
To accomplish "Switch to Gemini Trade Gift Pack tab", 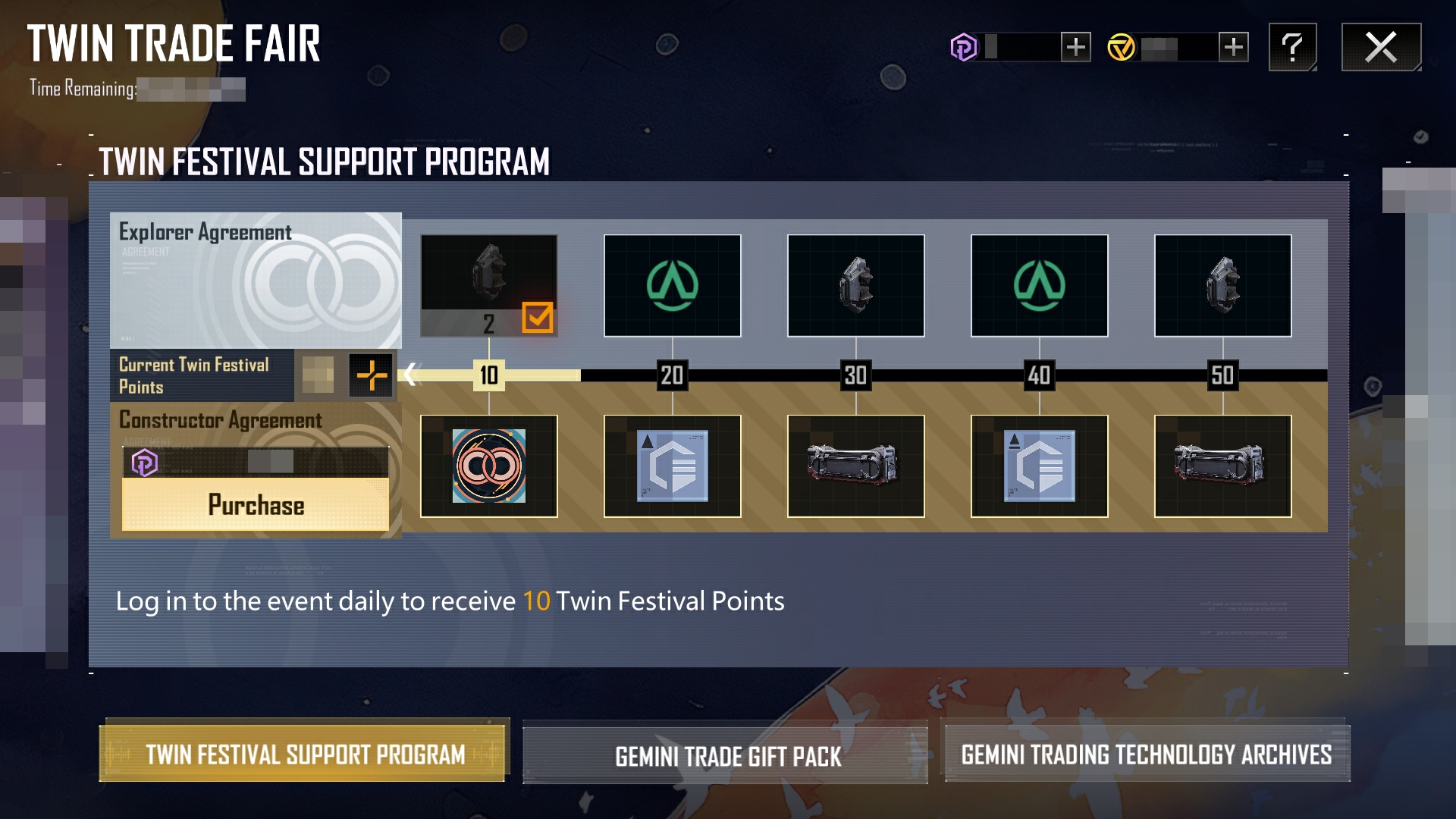I will click(x=725, y=755).
